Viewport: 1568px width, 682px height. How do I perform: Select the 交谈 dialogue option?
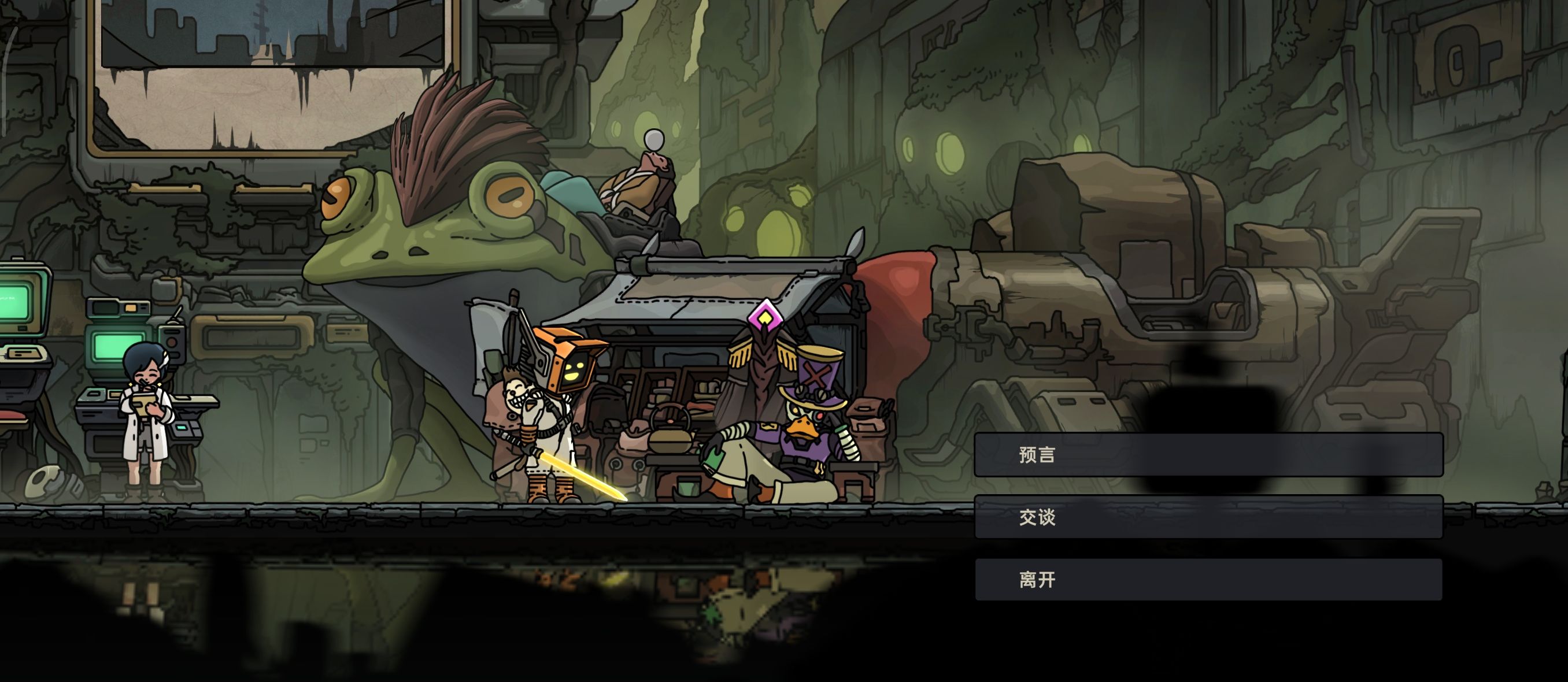(x=1208, y=517)
